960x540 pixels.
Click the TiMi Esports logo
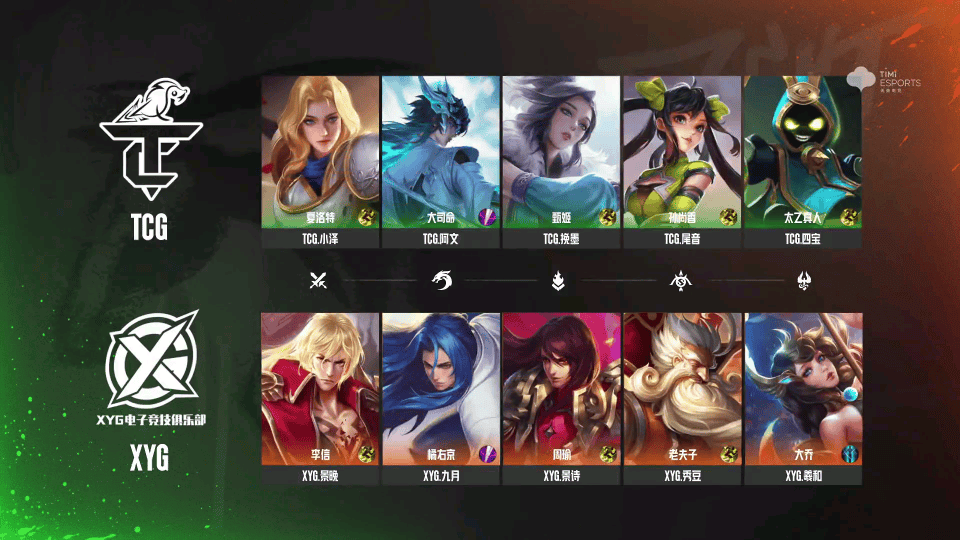tap(883, 77)
